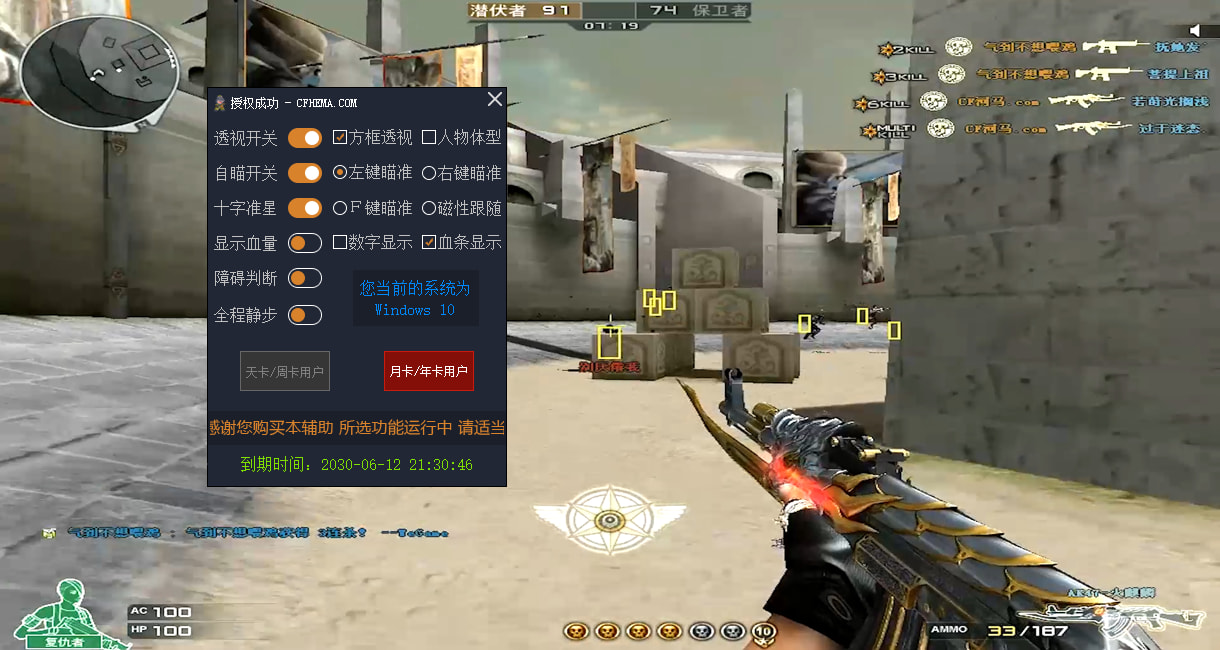Choose the 磁性跟随 radio option
Screen dimensions: 1220x650
pyautogui.click(x=429, y=208)
